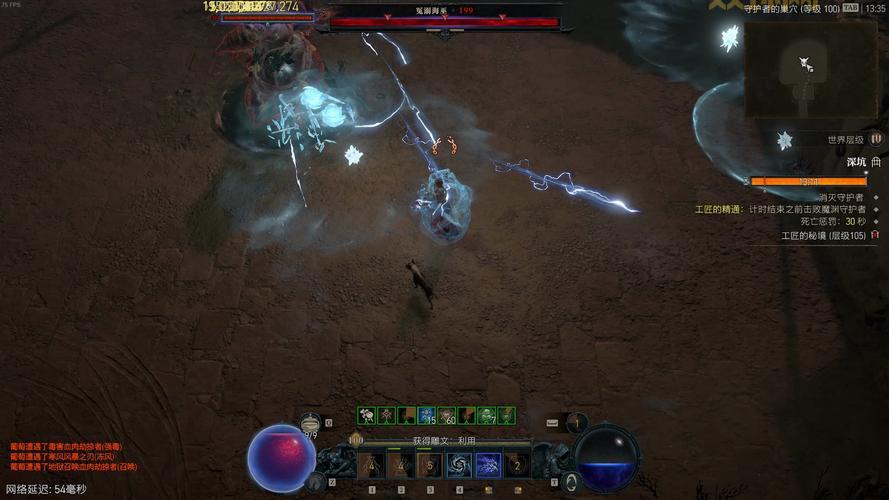
Task: Select the Pit (深坑) objective header
Action: (856, 161)
